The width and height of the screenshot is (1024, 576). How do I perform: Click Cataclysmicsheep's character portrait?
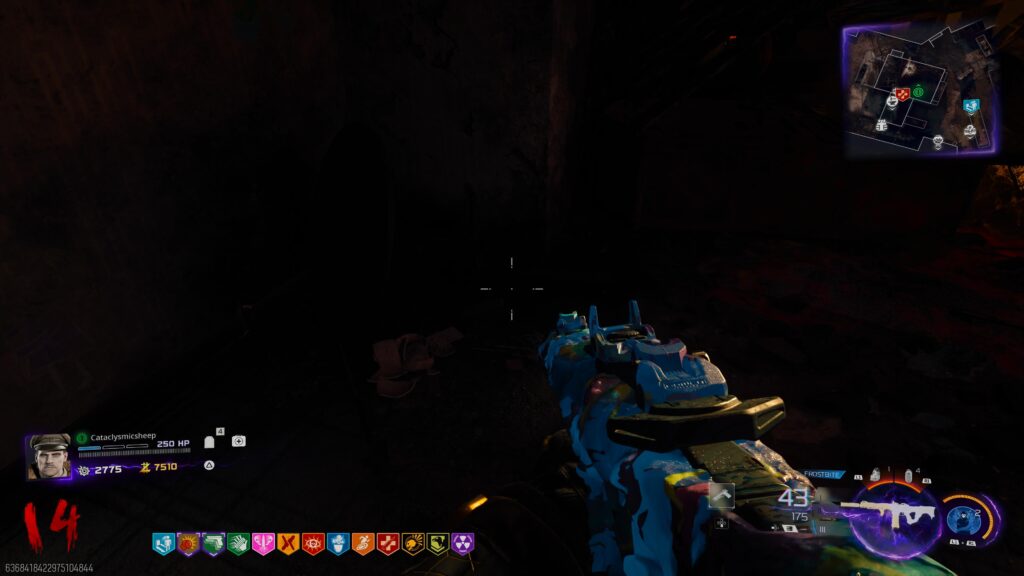click(48, 456)
